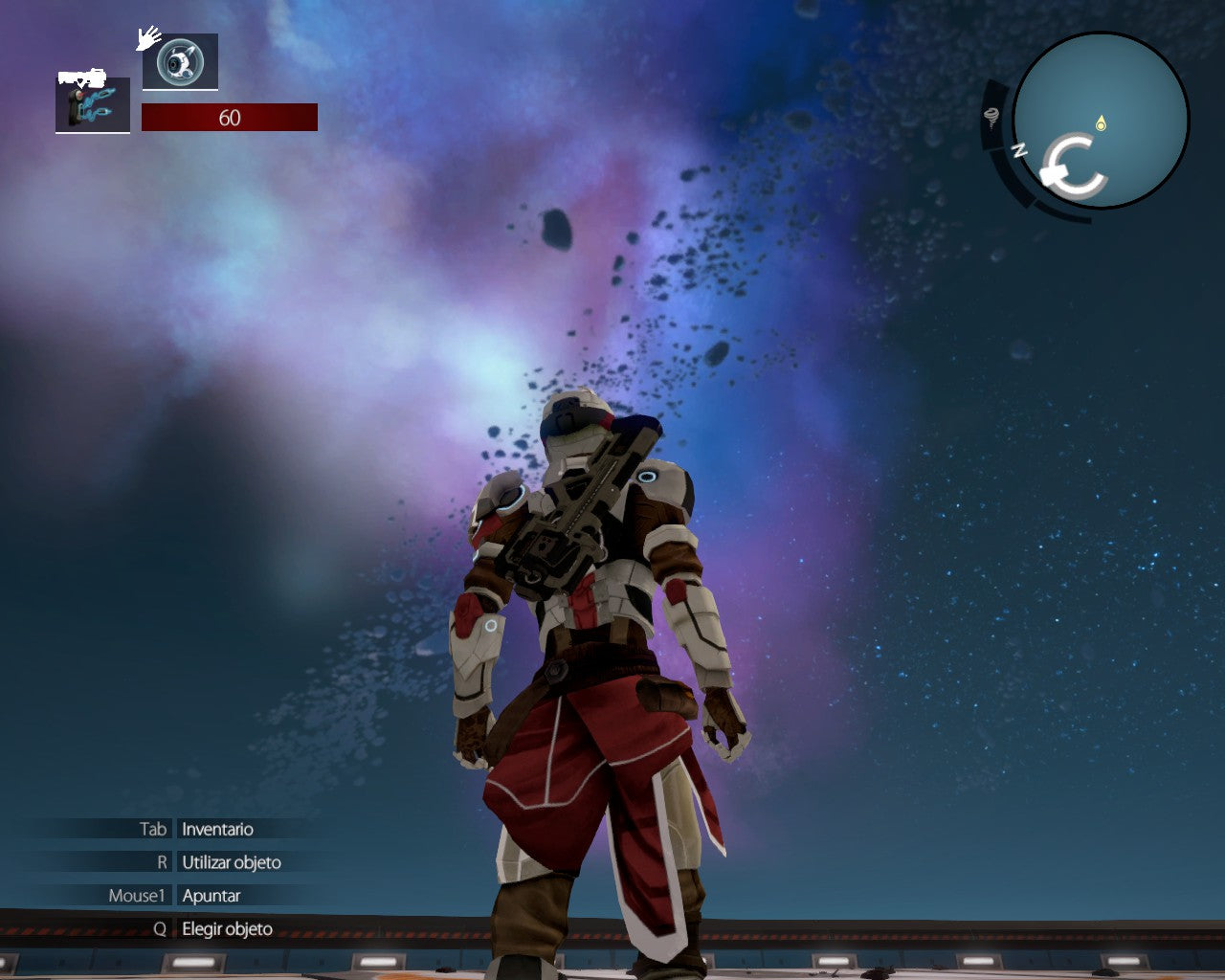Click the tornado icon beside the minimap
This screenshot has width=1225, height=980.
[991, 118]
